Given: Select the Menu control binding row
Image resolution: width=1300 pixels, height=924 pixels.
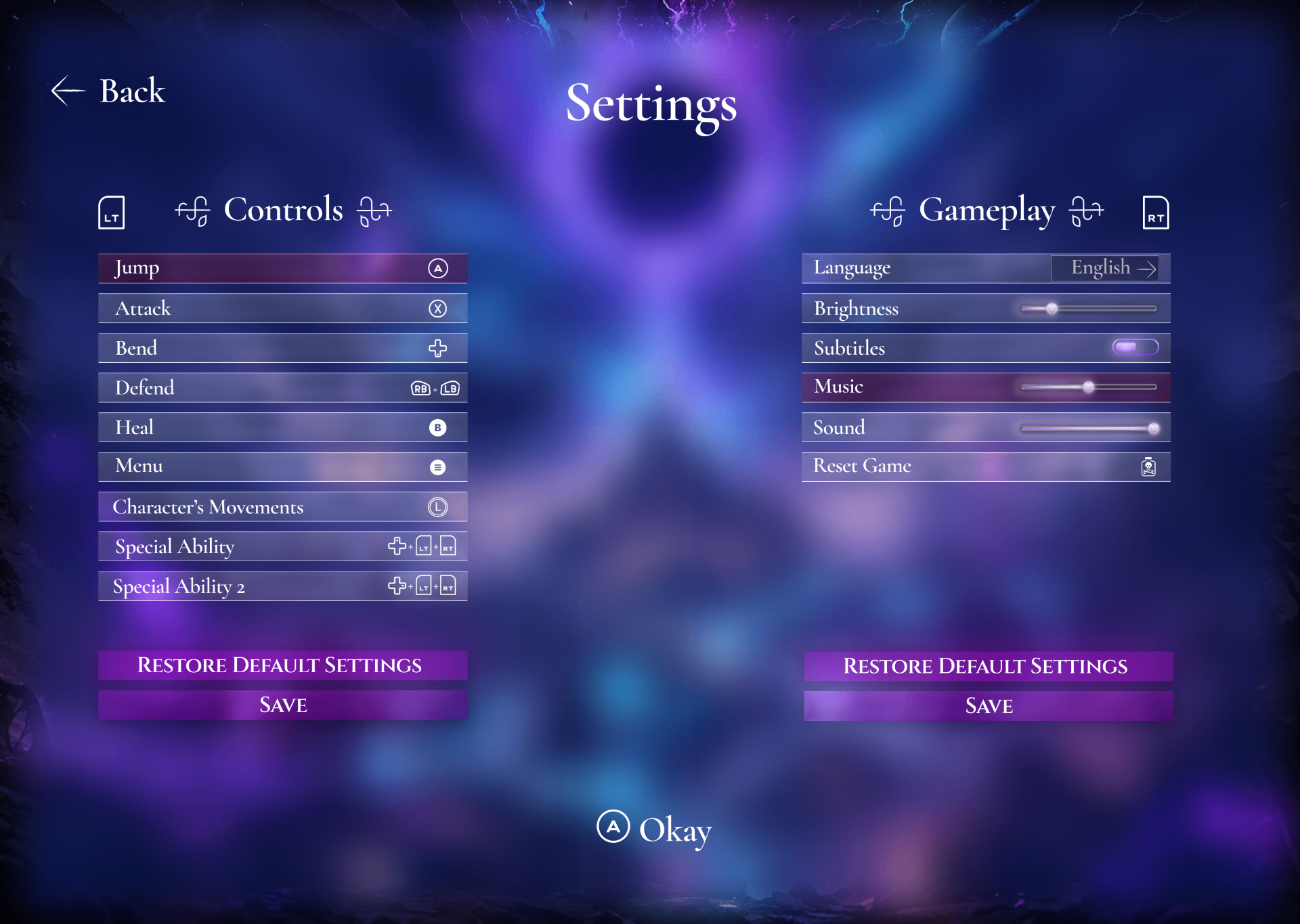Looking at the screenshot, I should pyautogui.click(x=282, y=466).
